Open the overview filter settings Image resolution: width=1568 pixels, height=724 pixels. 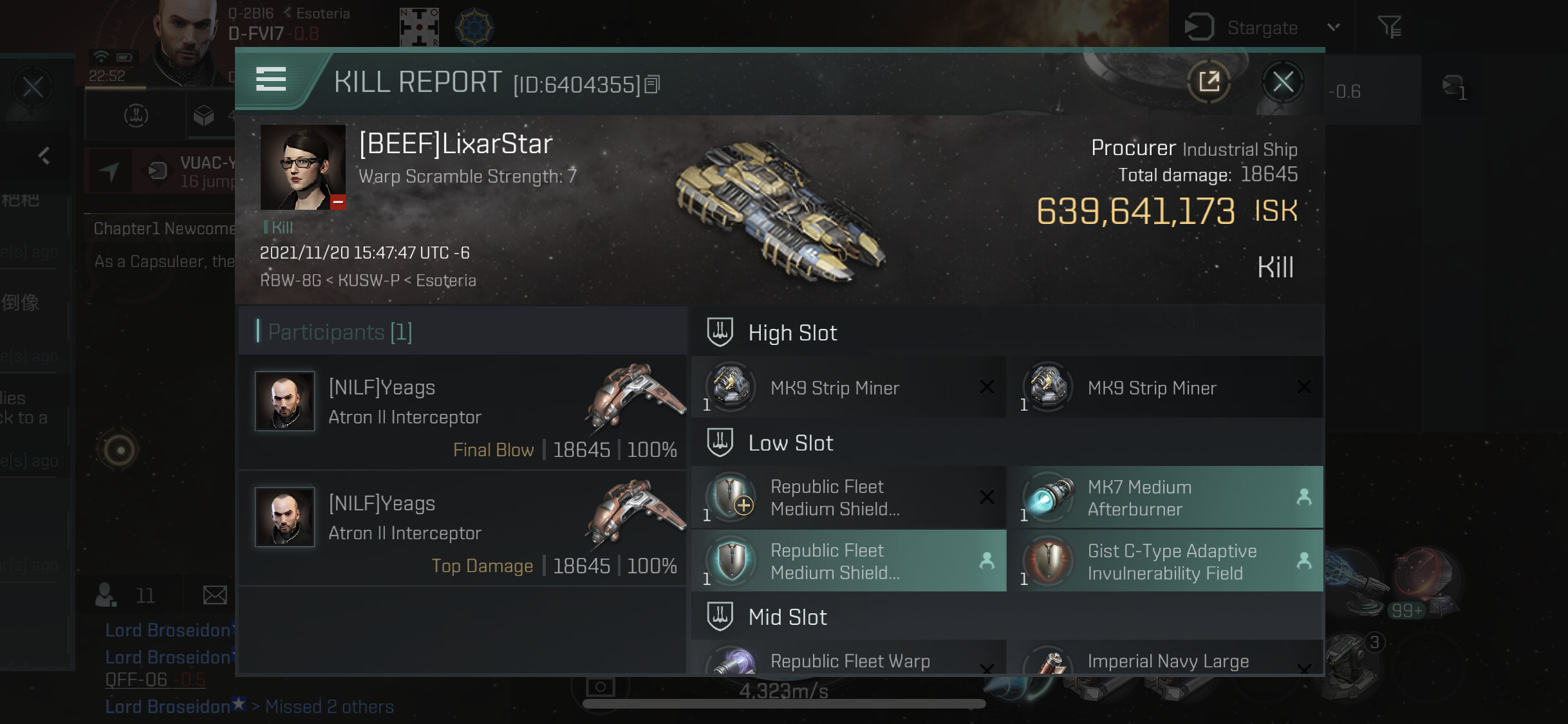click(1389, 27)
